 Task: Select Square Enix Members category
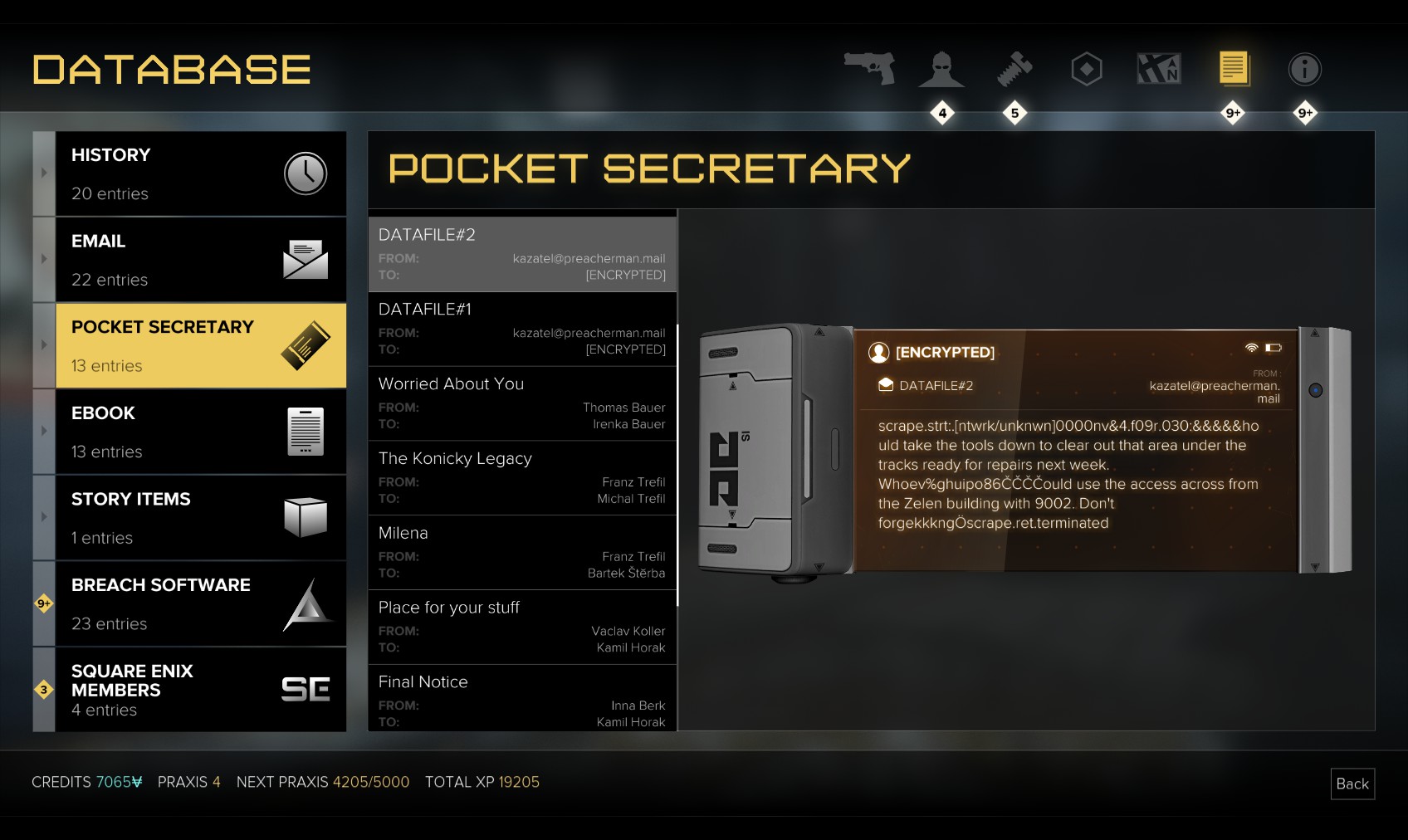200,690
